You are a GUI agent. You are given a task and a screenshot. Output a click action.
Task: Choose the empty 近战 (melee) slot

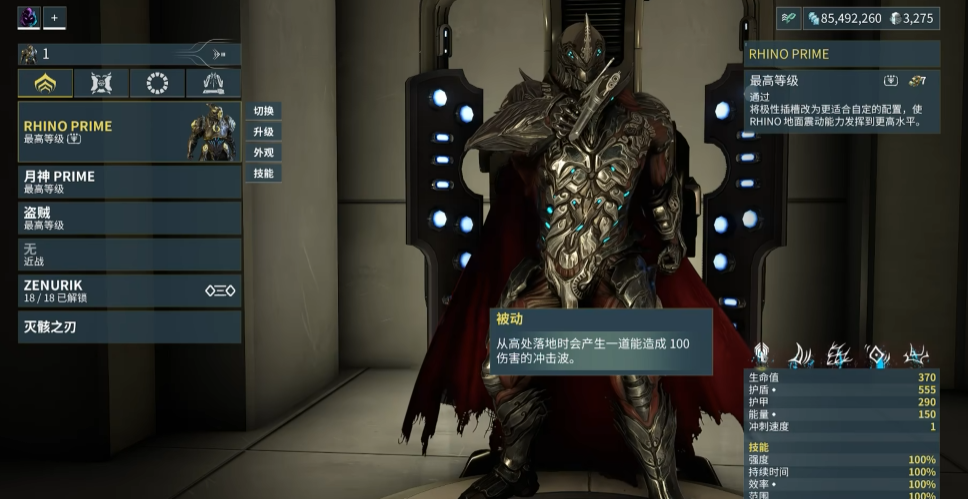pyautogui.click(x=130, y=254)
